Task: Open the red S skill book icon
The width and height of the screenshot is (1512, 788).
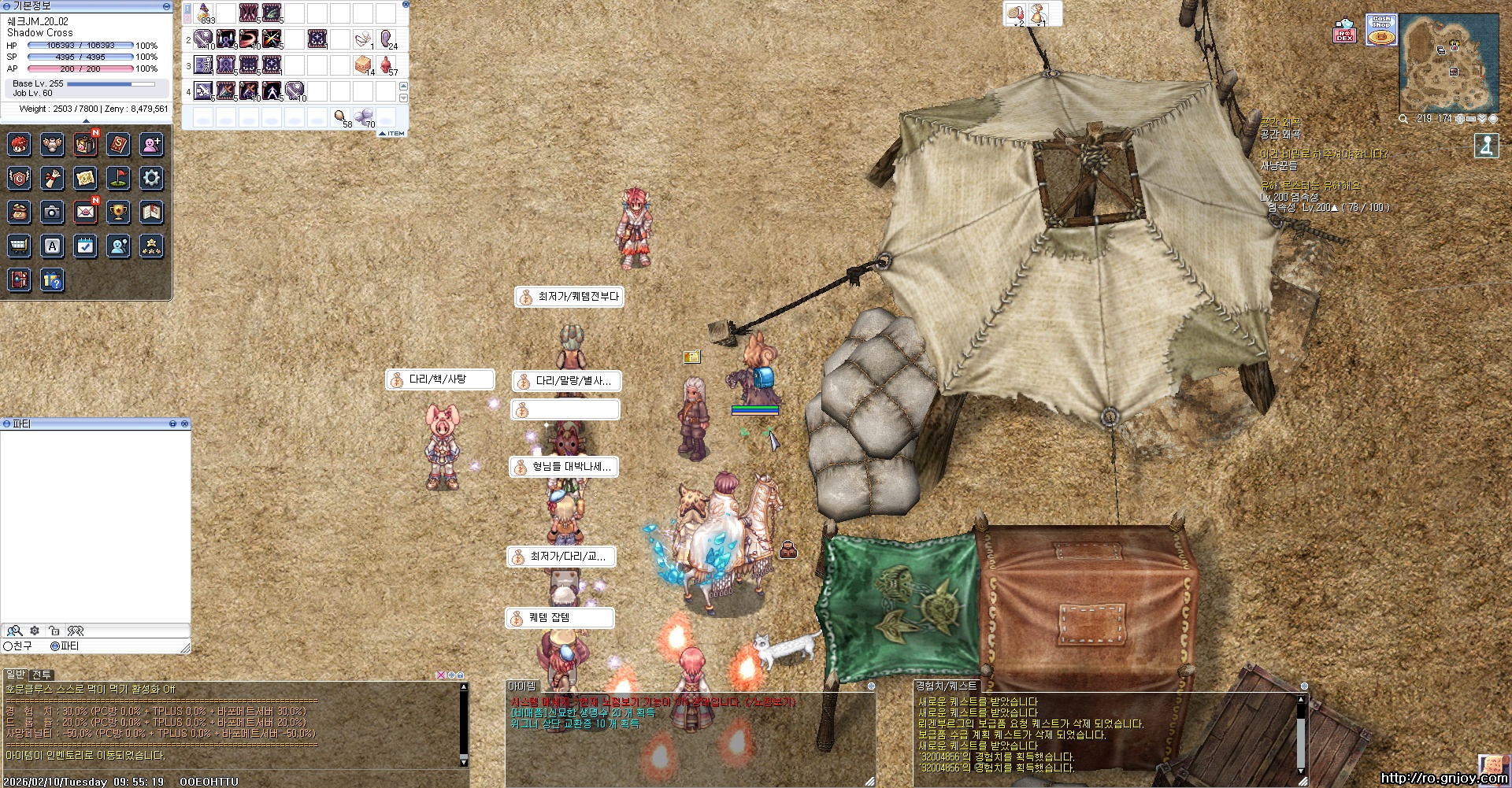Action: tap(118, 144)
